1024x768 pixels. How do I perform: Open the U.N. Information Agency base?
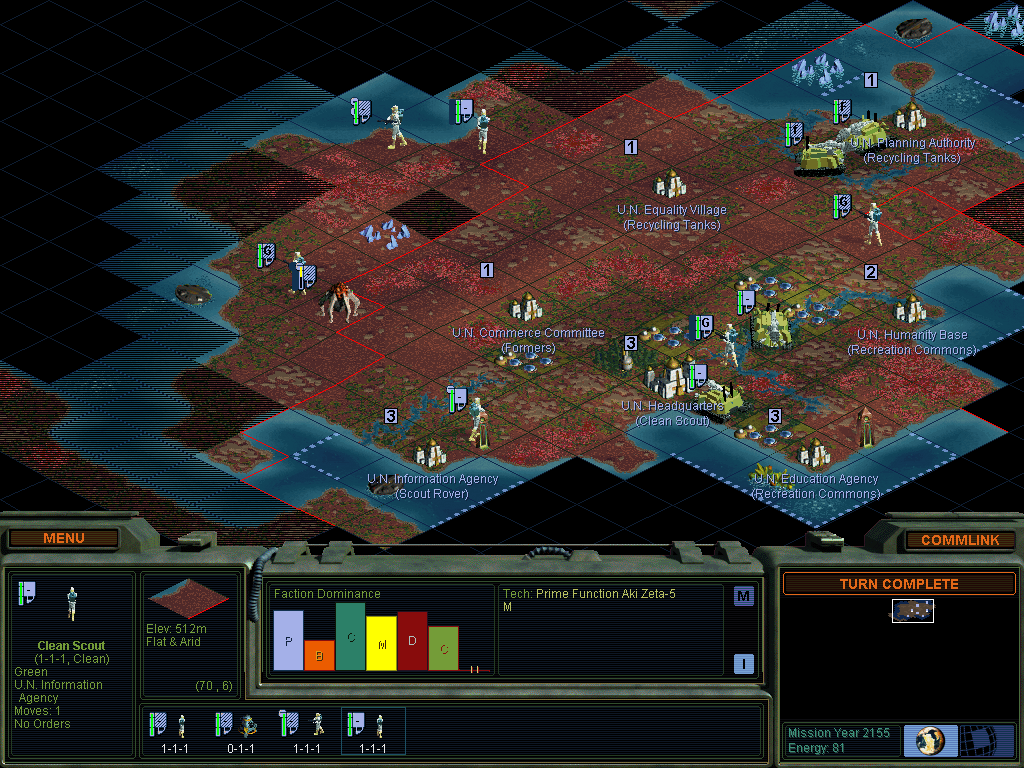[431, 455]
